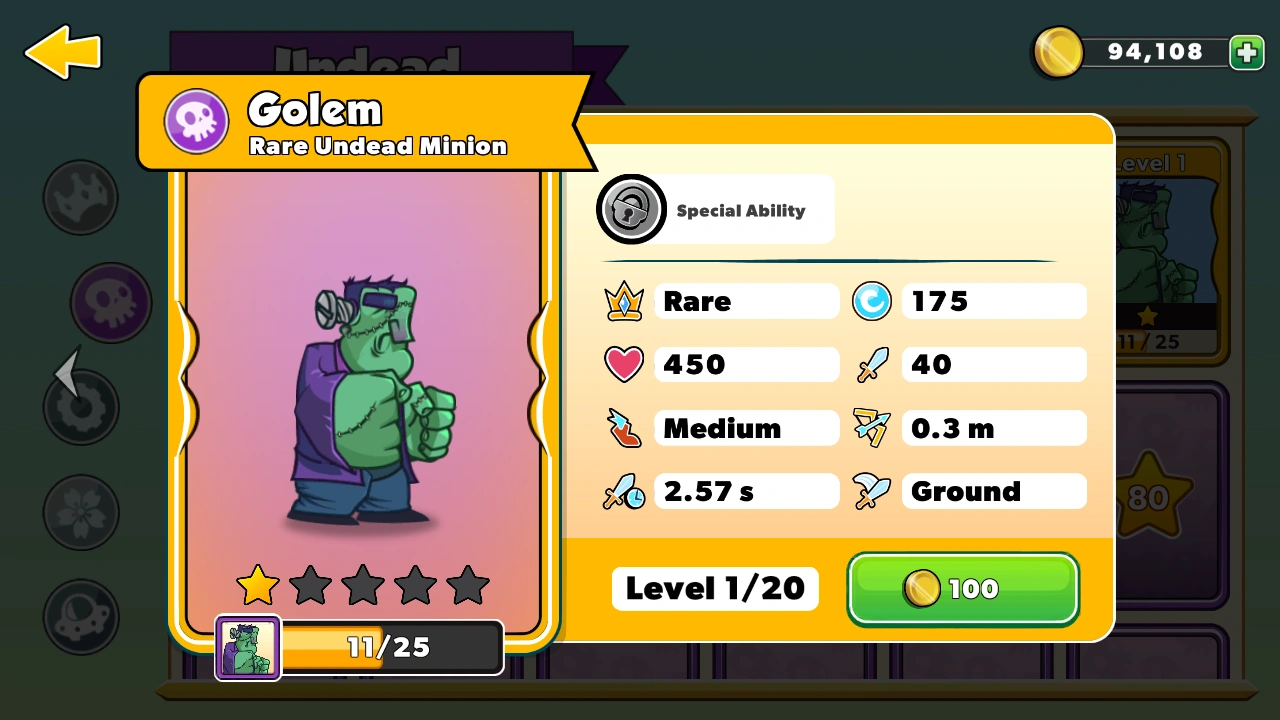Screen dimensions: 1280x720
Task: Select the flower faction icon
Action: [x=81, y=512]
